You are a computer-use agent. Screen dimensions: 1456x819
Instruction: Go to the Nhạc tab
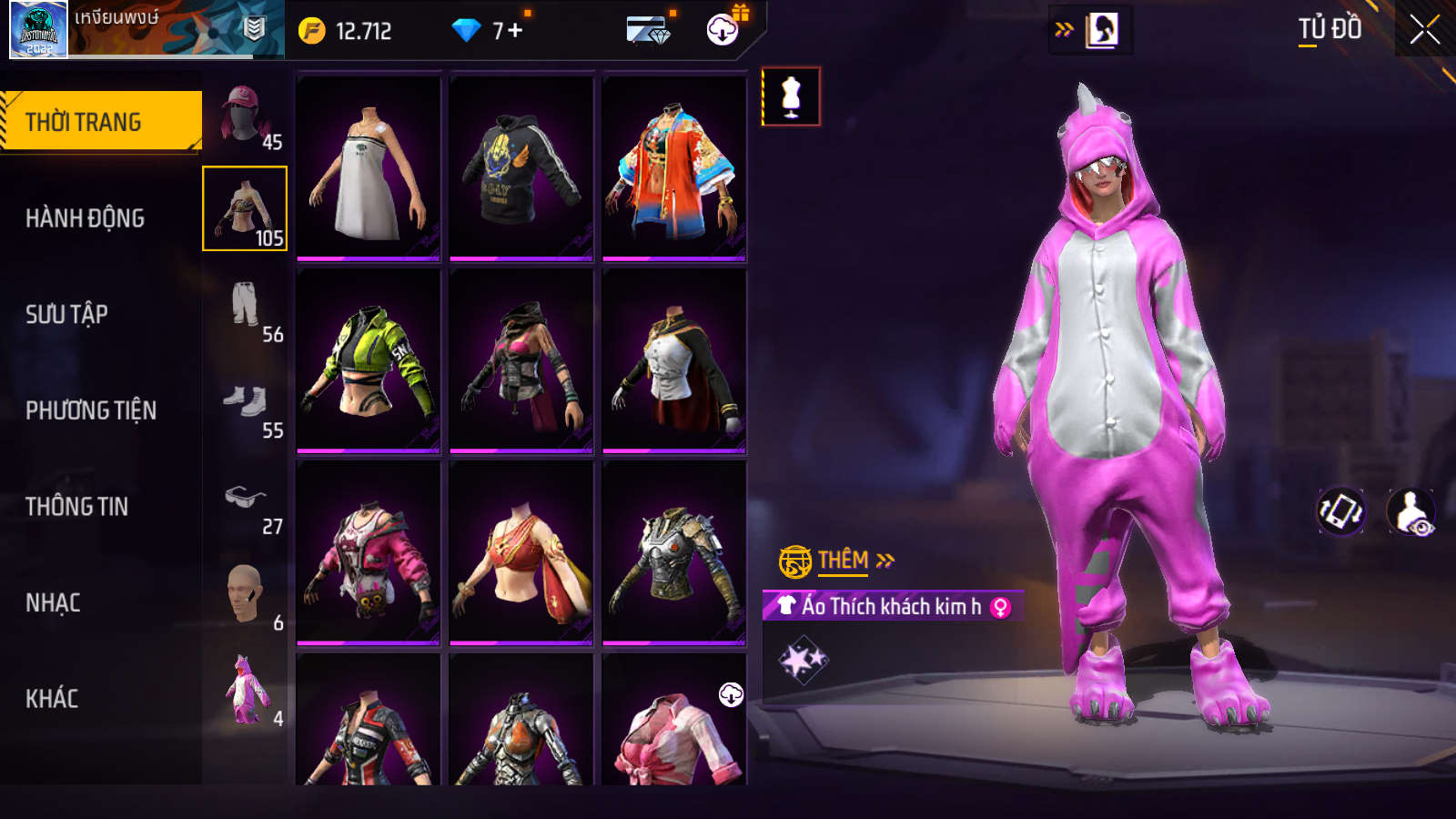pos(53,602)
